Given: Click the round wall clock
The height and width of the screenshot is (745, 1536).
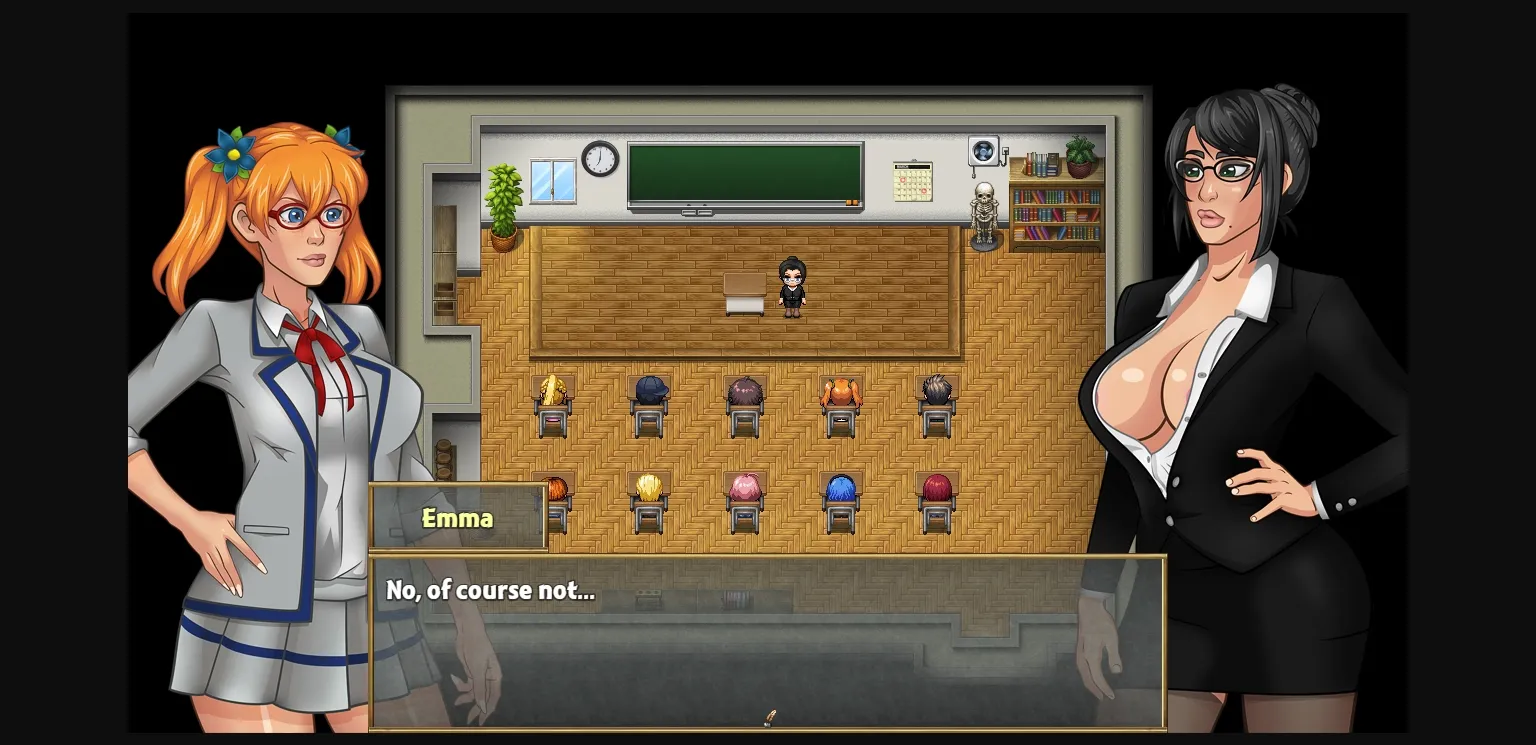Looking at the screenshot, I should tap(598, 156).
